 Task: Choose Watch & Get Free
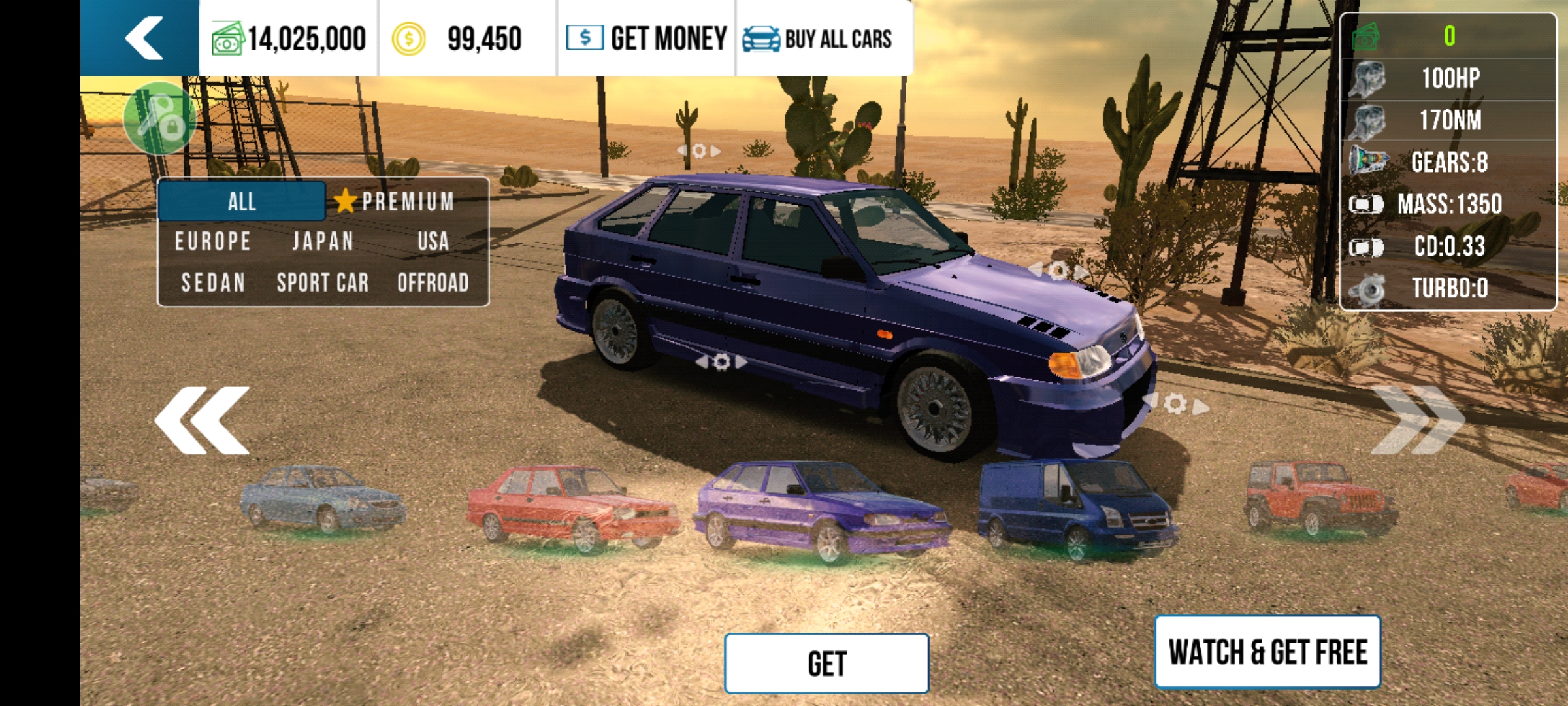click(x=1267, y=652)
